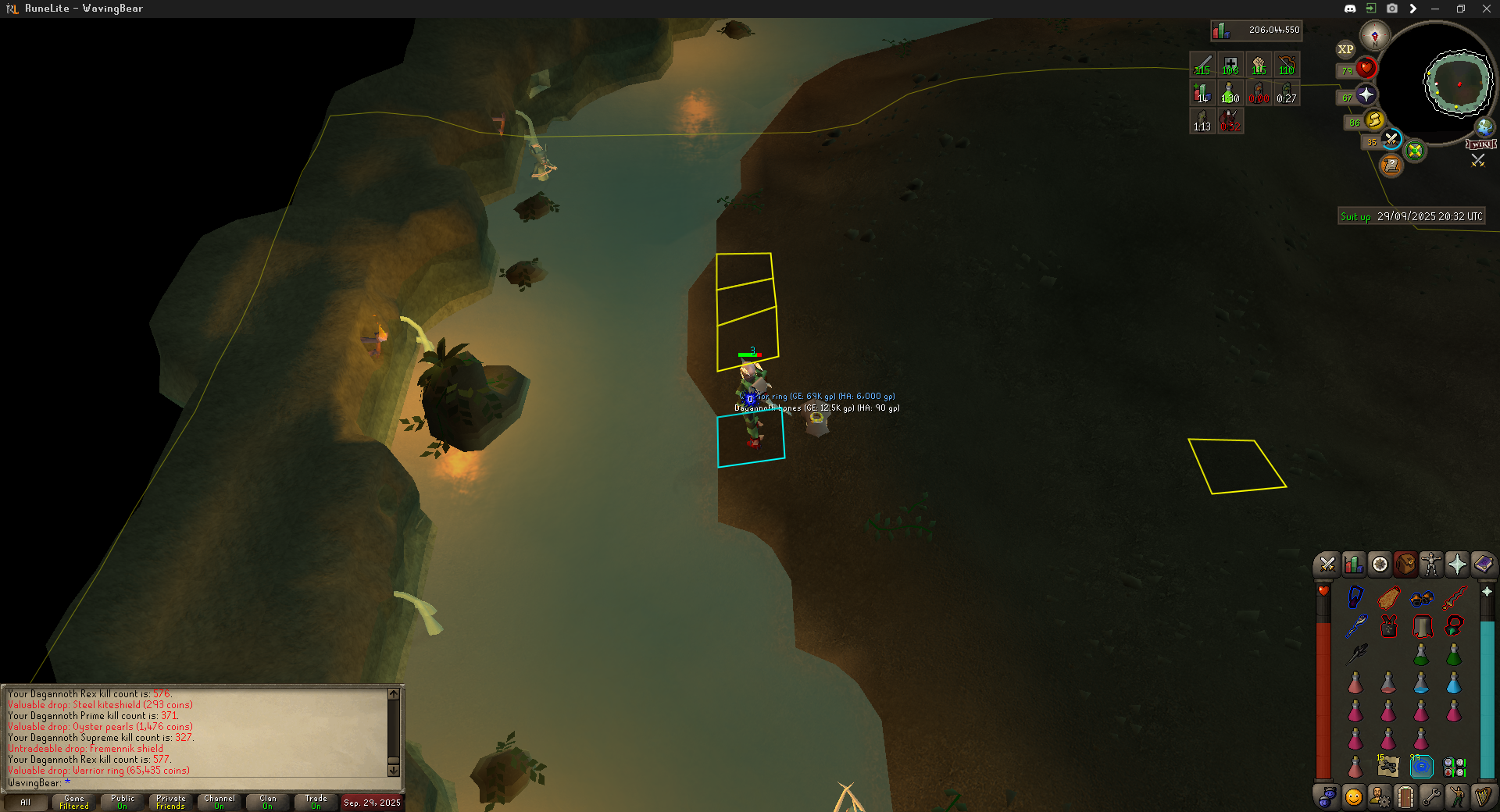Toggle Quick Prayers orb
Viewport: 1500px width, 812px height.
click(x=1366, y=95)
